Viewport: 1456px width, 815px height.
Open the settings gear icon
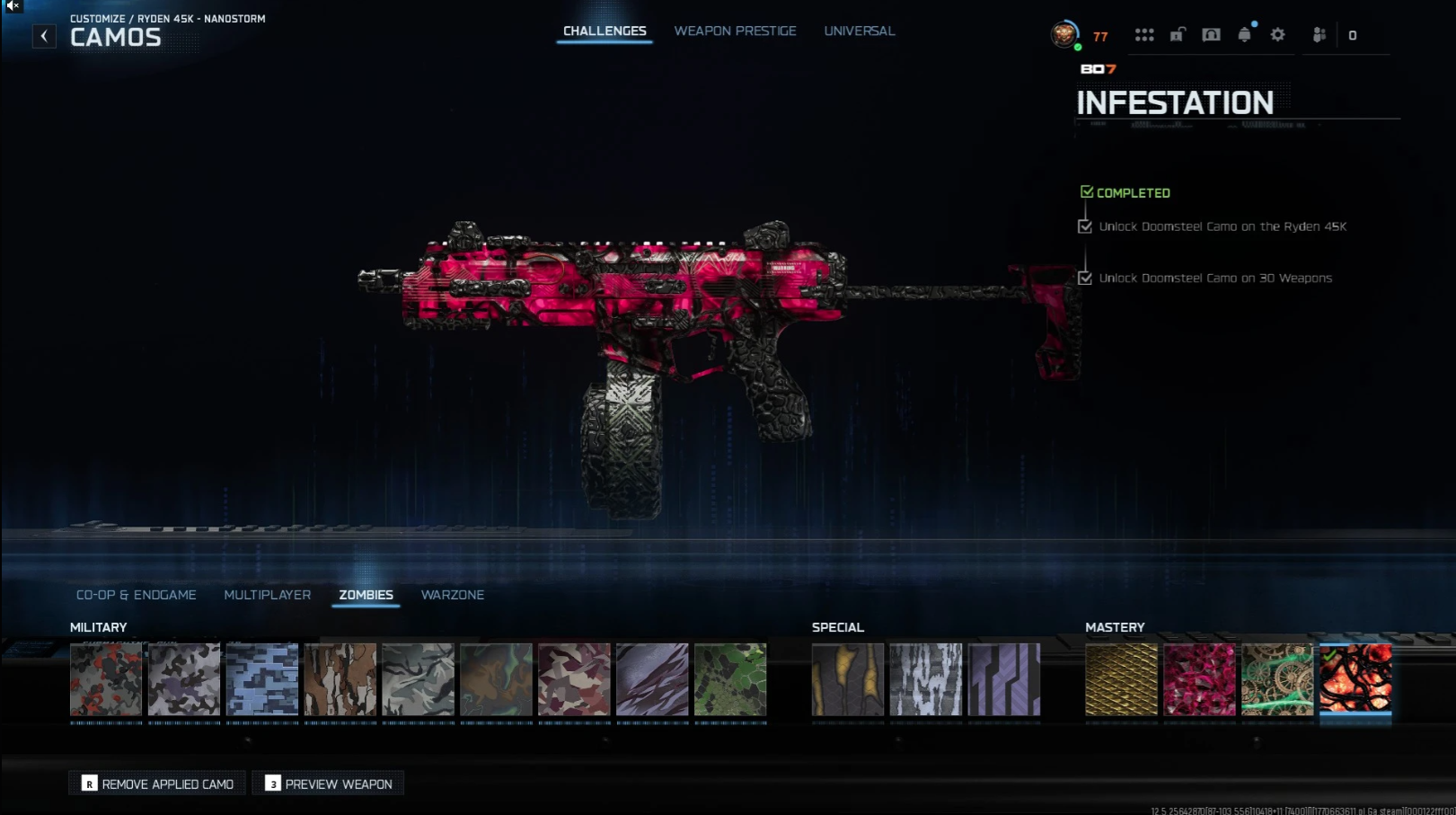[1277, 35]
